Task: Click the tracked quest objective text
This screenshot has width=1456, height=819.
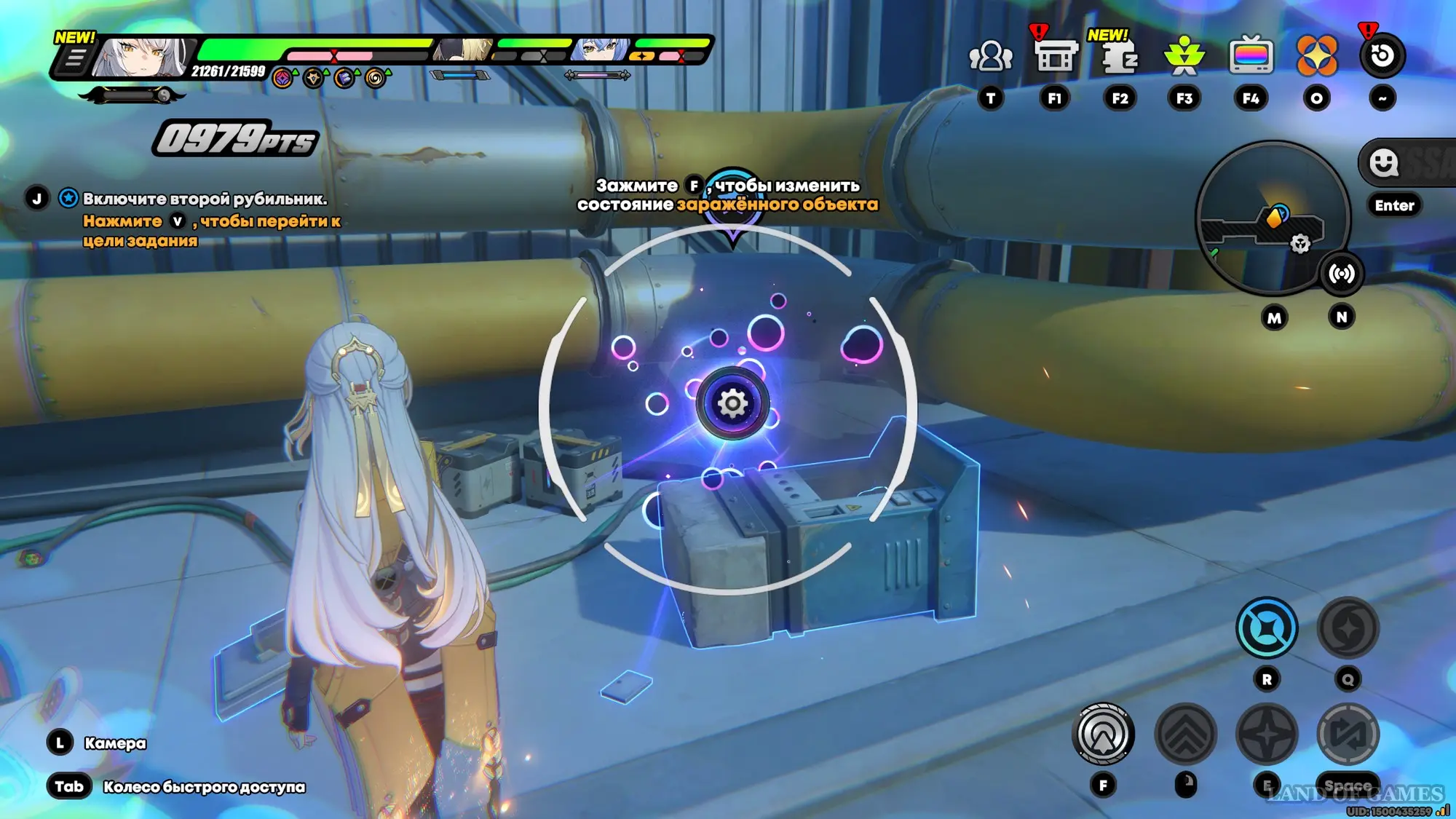Action: pos(205,199)
